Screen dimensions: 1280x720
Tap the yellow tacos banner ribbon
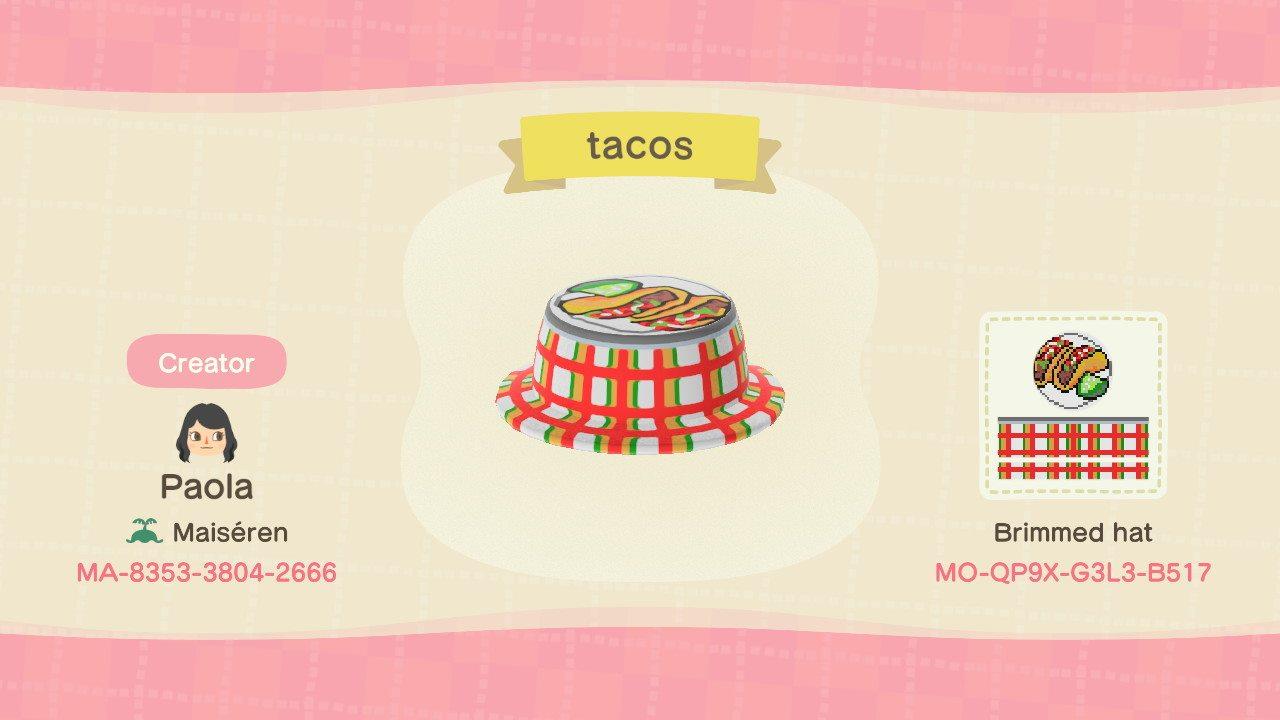[640, 146]
